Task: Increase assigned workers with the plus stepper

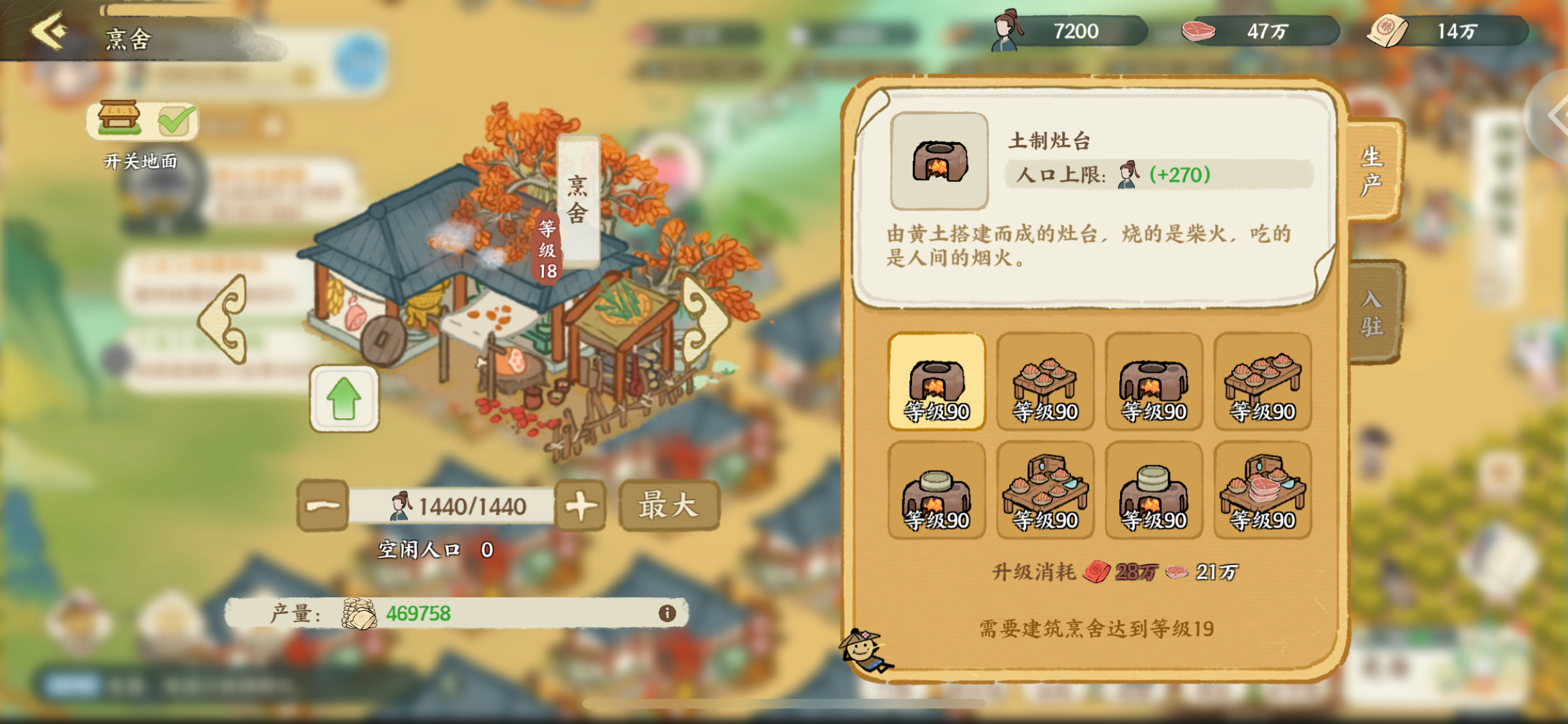Action: 579,505
